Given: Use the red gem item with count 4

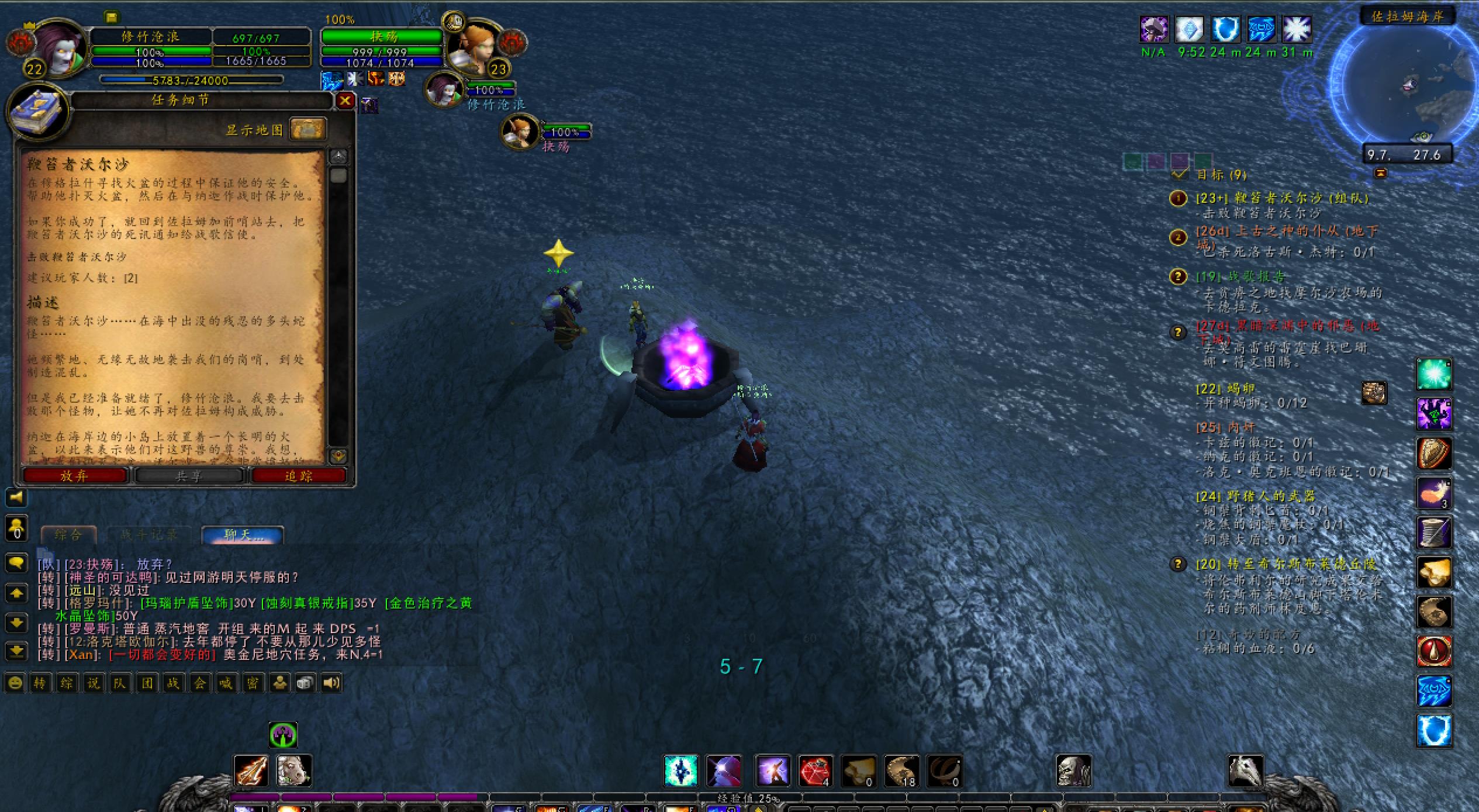Looking at the screenshot, I should tap(815, 771).
